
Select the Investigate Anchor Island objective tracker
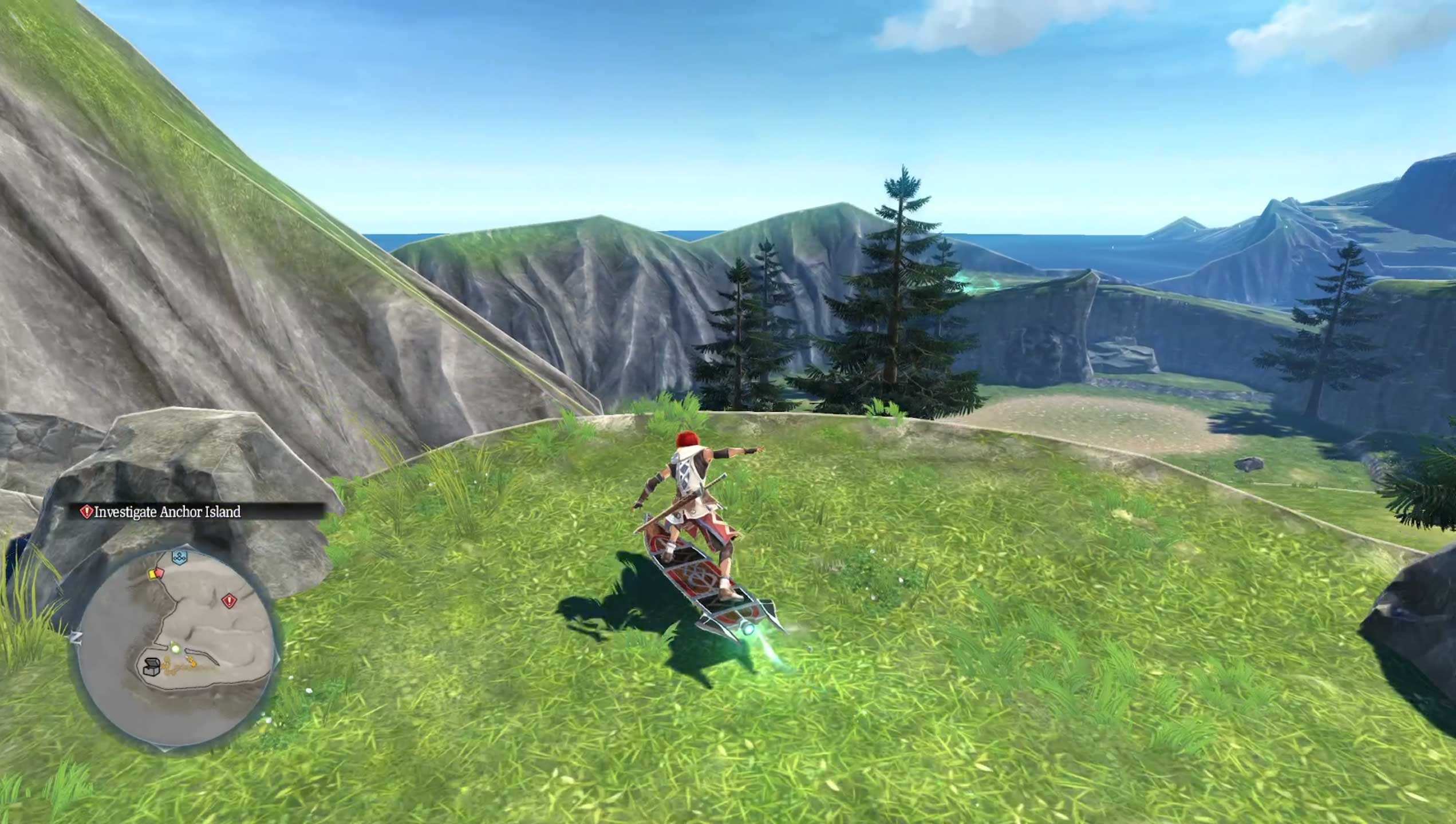(x=167, y=512)
